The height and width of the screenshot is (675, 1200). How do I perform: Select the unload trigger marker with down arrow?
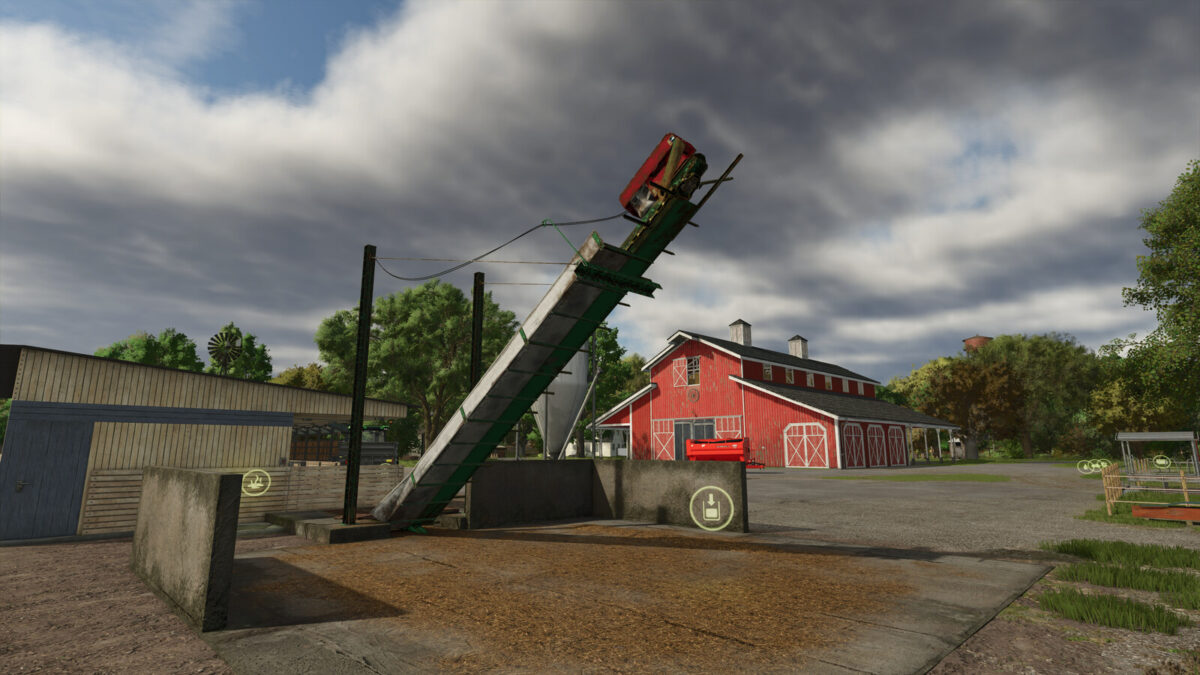coord(711,508)
